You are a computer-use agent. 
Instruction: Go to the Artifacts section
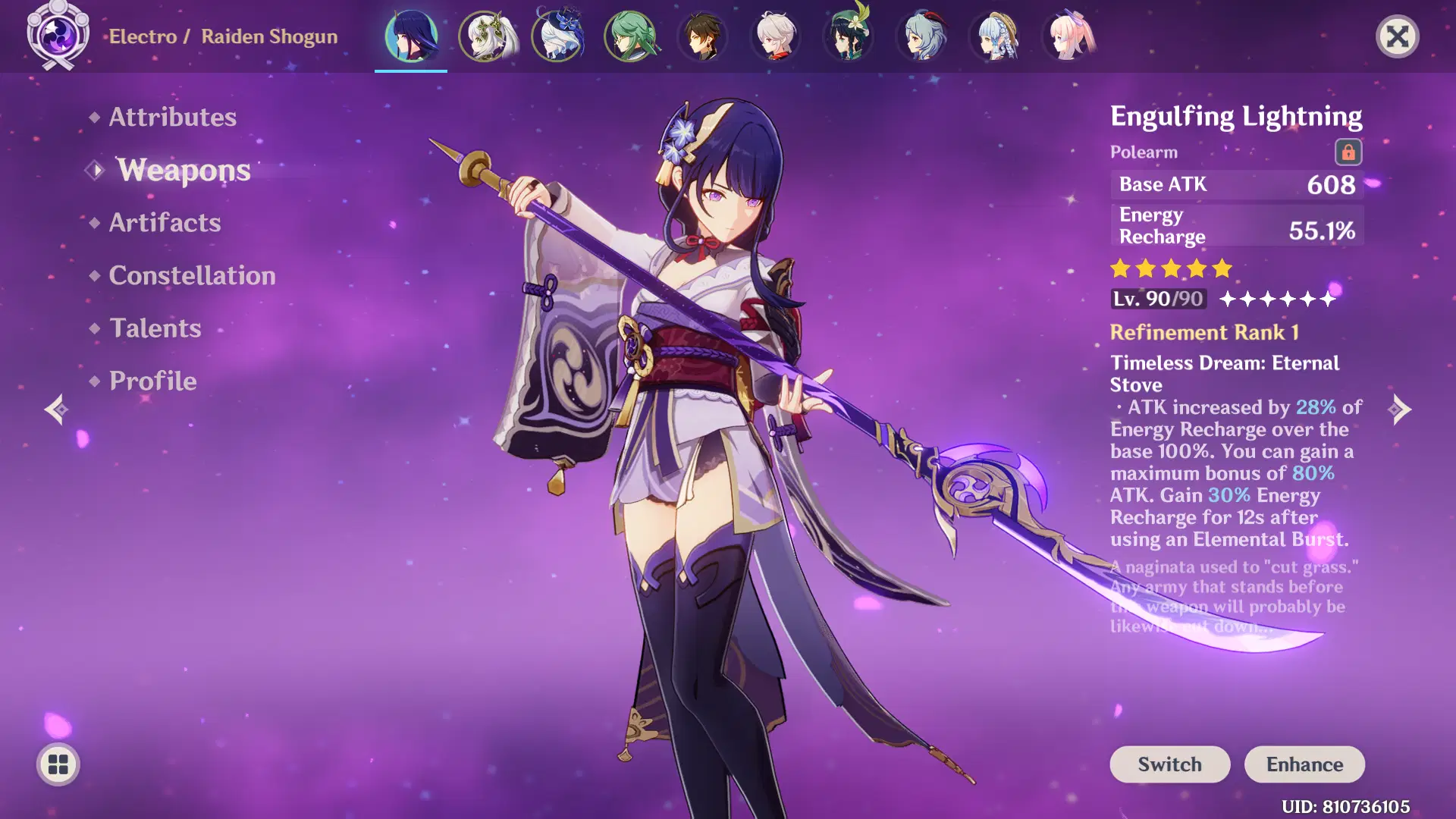tap(165, 223)
